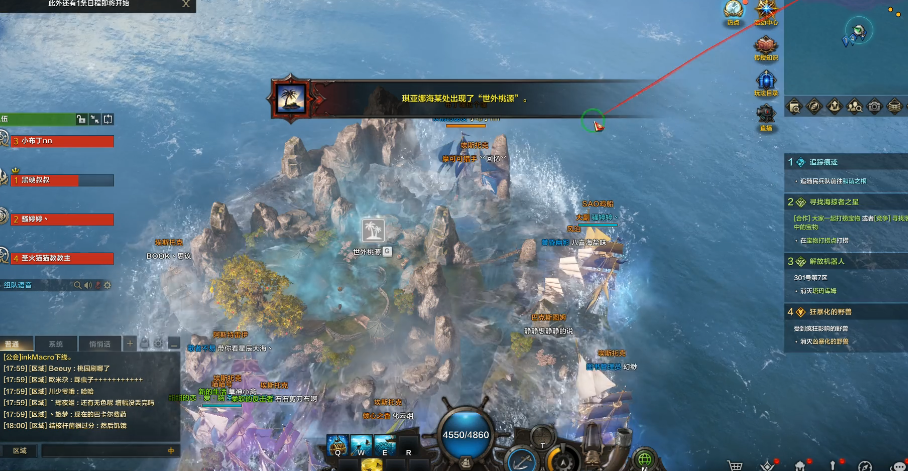Activate the W ship skill
908x471 pixels.
pos(359,445)
